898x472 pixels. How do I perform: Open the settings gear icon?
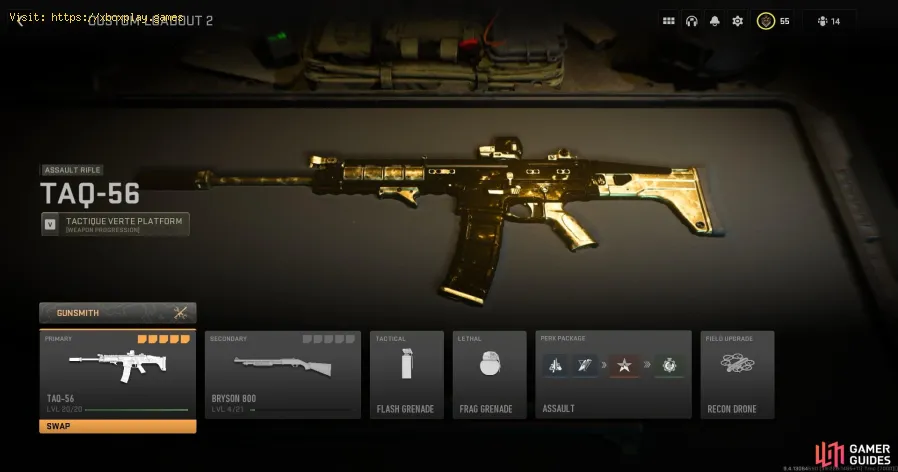[737, 21]
